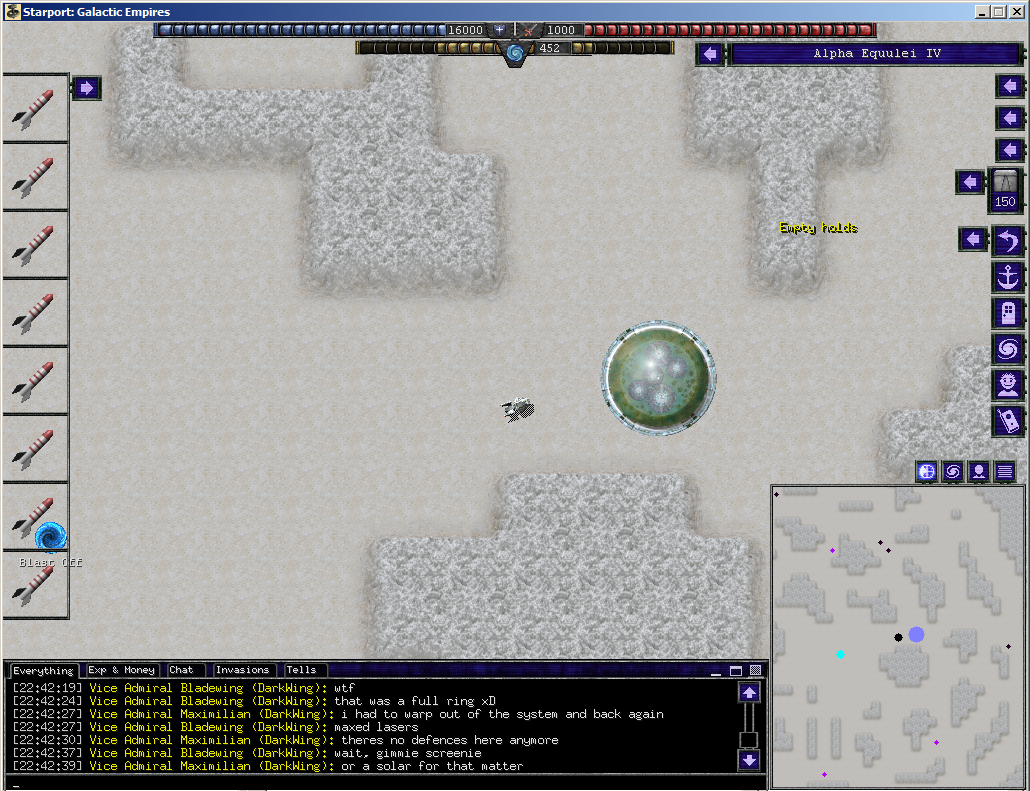Activate the Blast Off swirl icon
Viewport: 1030px width, 791px height.
[50, 537]
